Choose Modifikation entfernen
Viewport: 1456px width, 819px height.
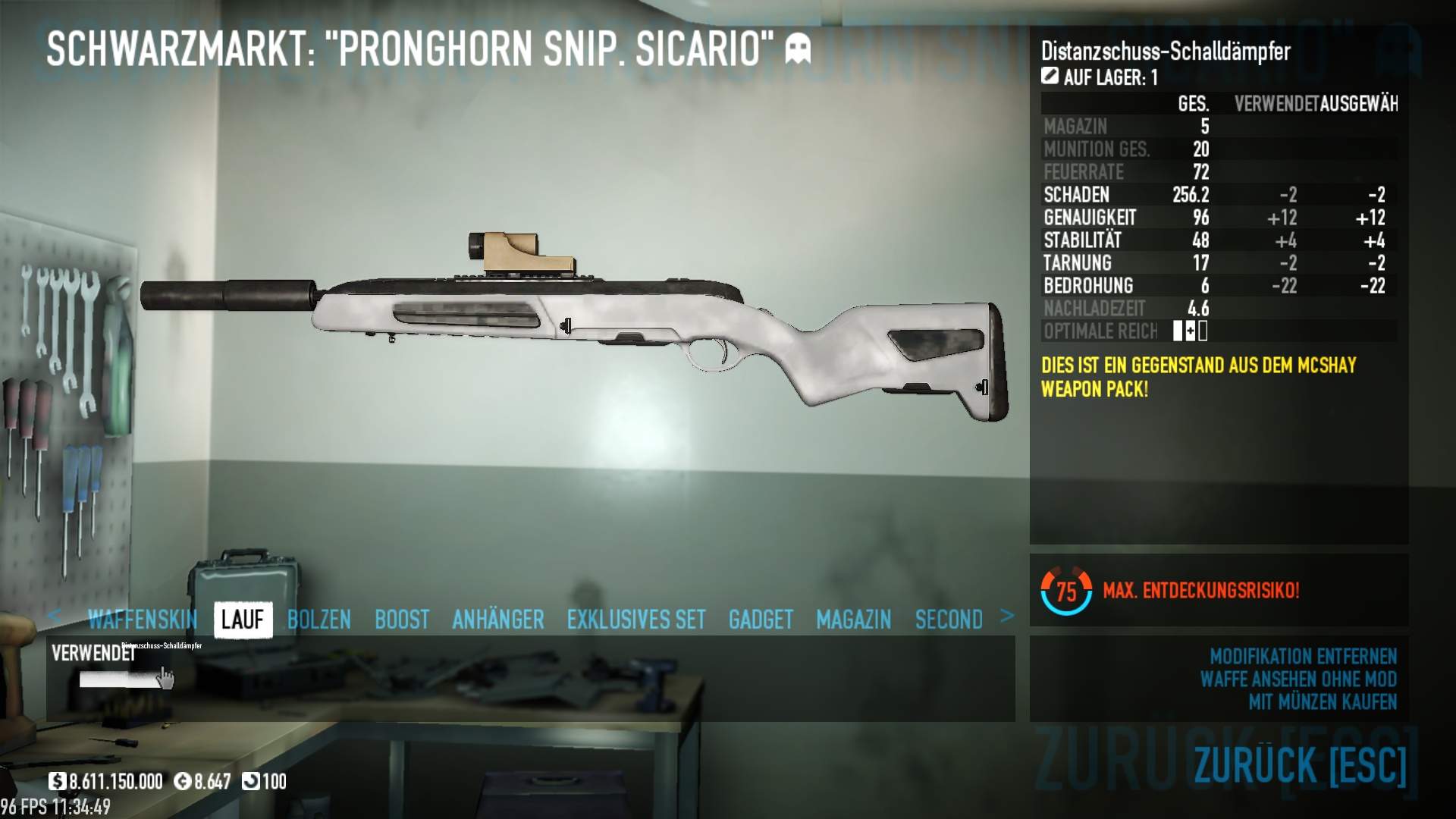coord(1303,656)
